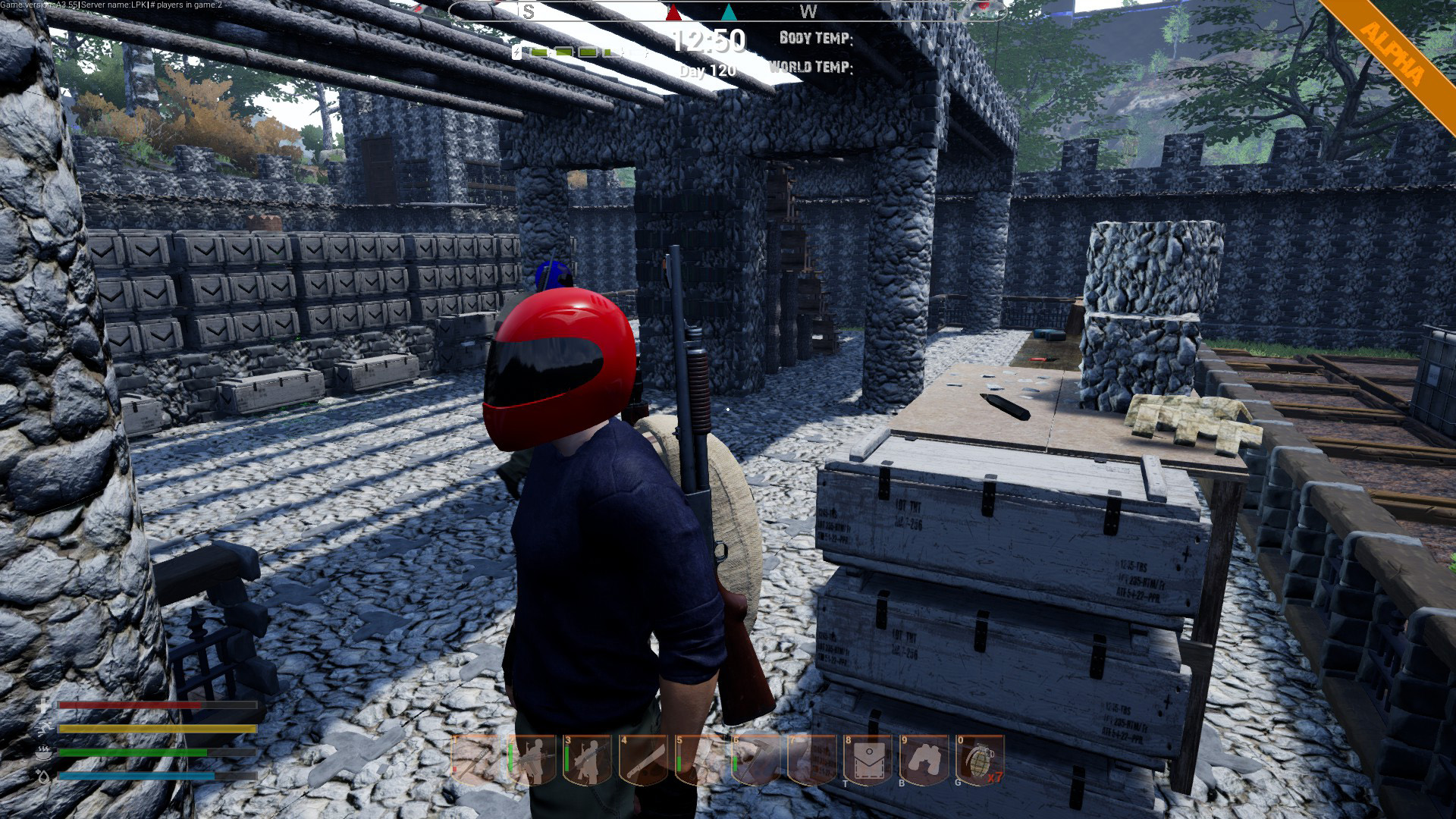Click the stamina runner icon

43,728
